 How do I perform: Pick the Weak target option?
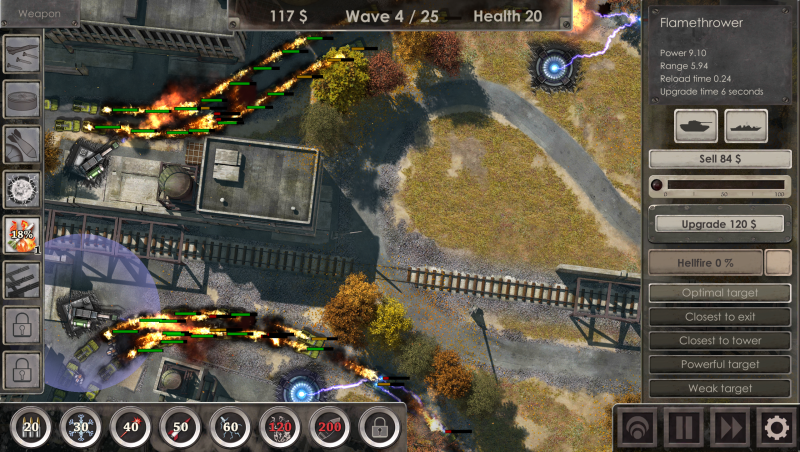coord(720,389)
